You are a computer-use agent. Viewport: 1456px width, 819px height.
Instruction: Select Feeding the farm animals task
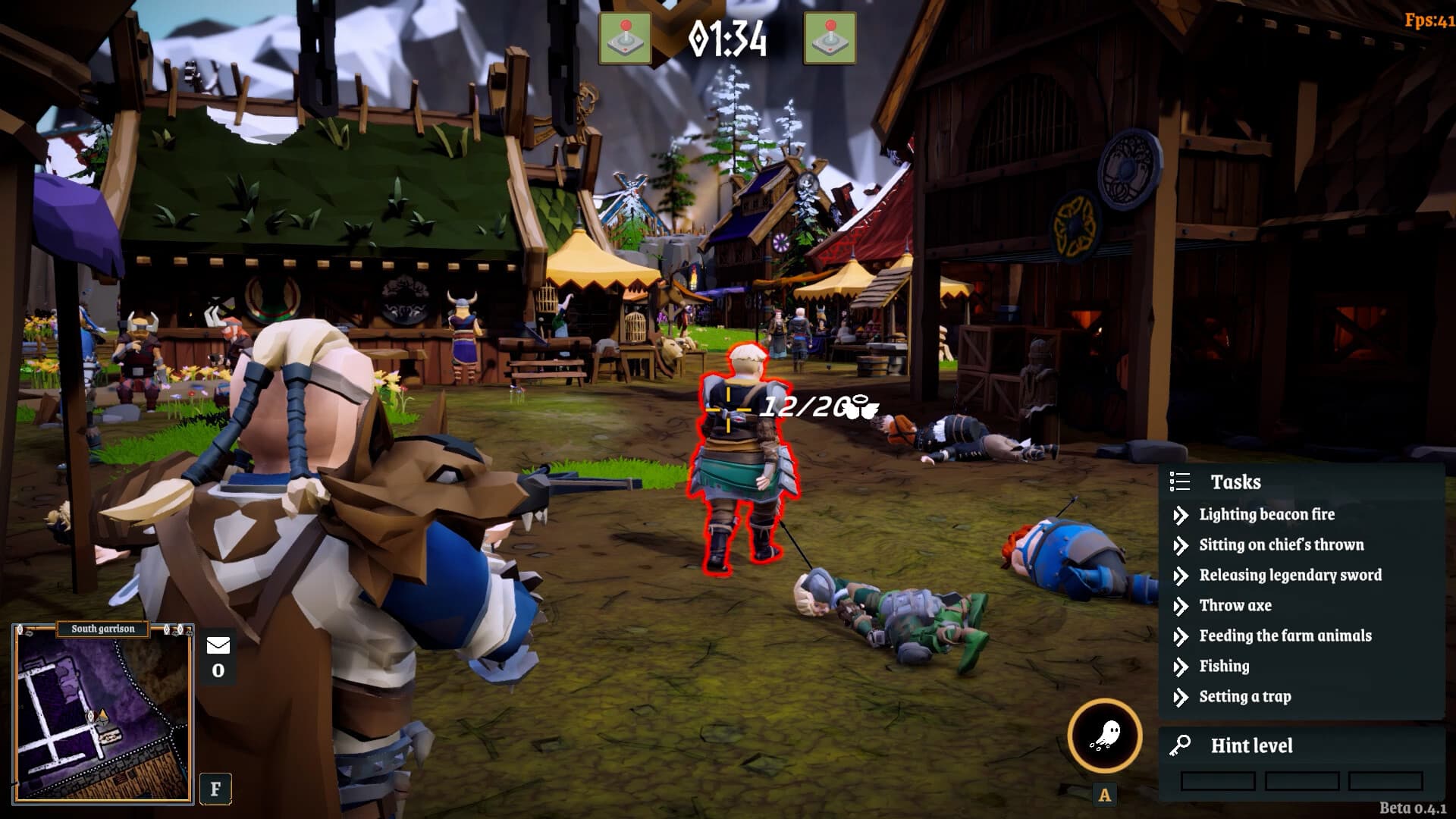pyautogui.click(x=1285, y=636)
